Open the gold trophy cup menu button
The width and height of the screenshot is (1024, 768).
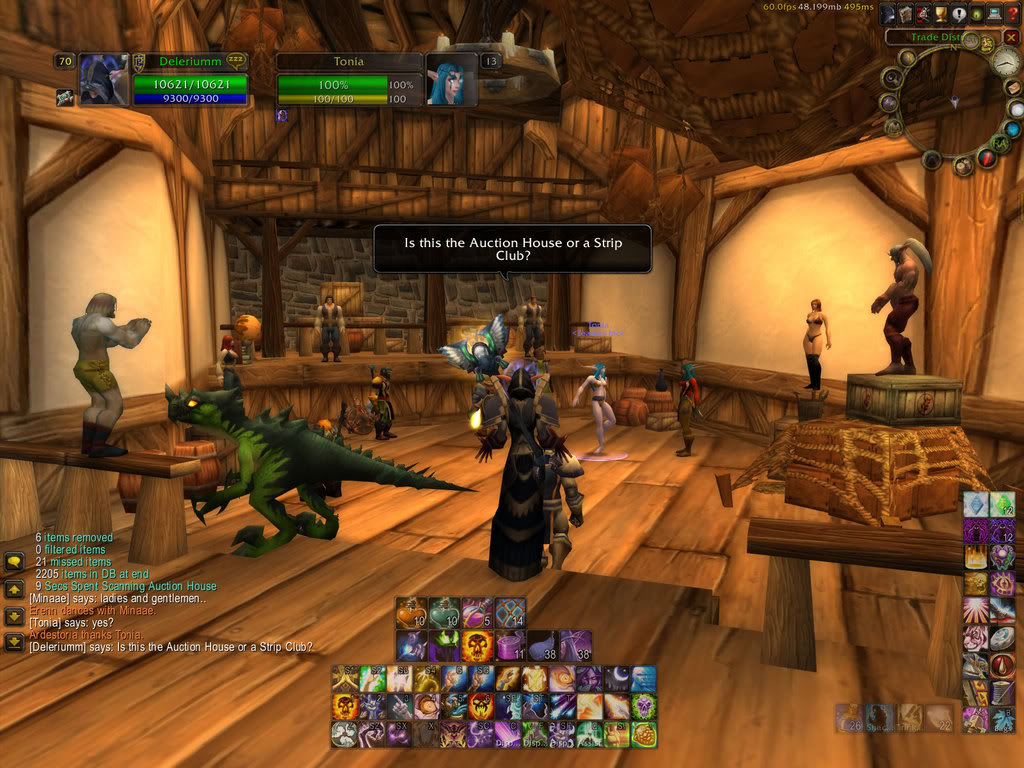(x=939, y=14)
